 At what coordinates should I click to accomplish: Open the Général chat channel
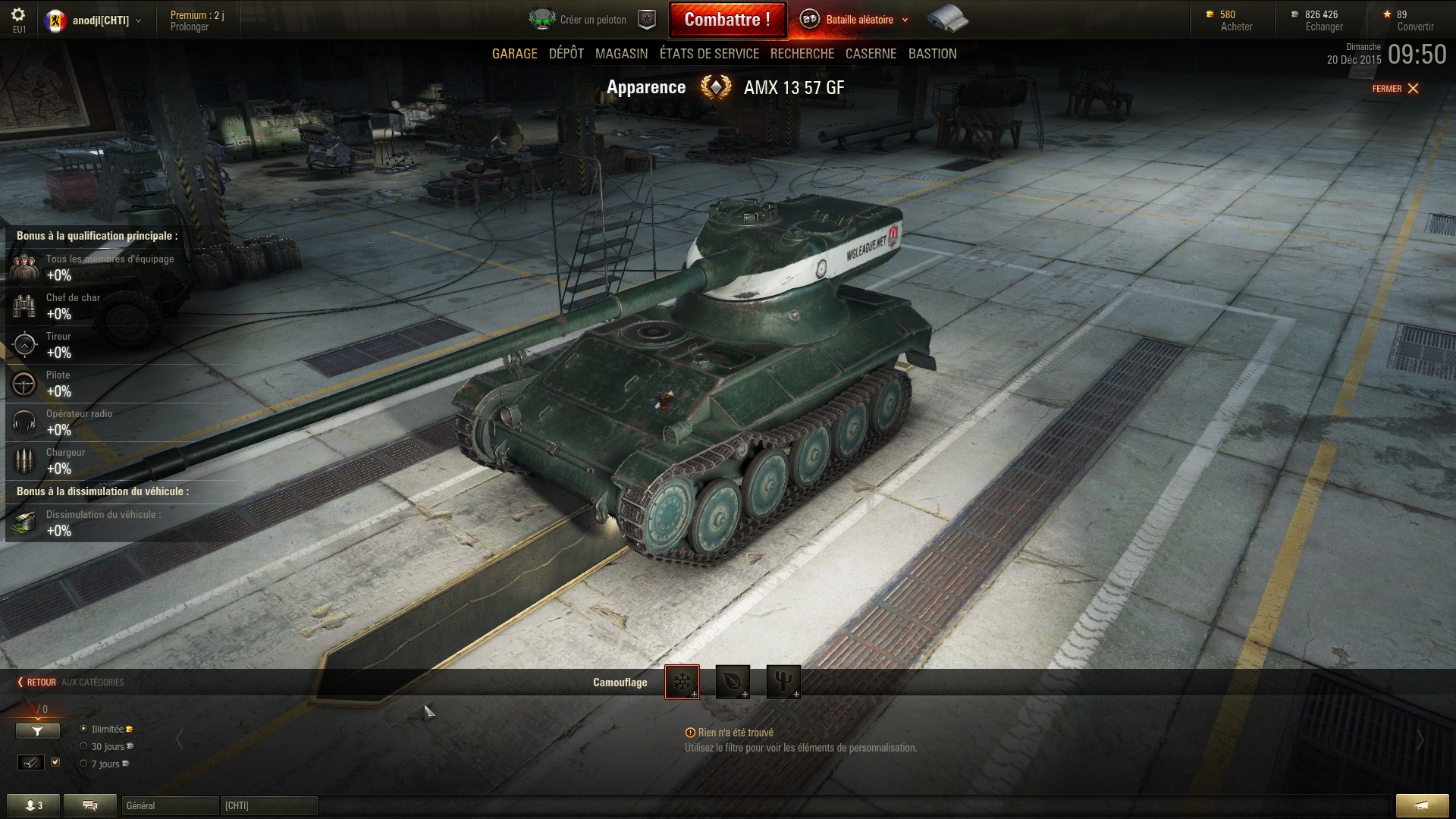point(169,805)
